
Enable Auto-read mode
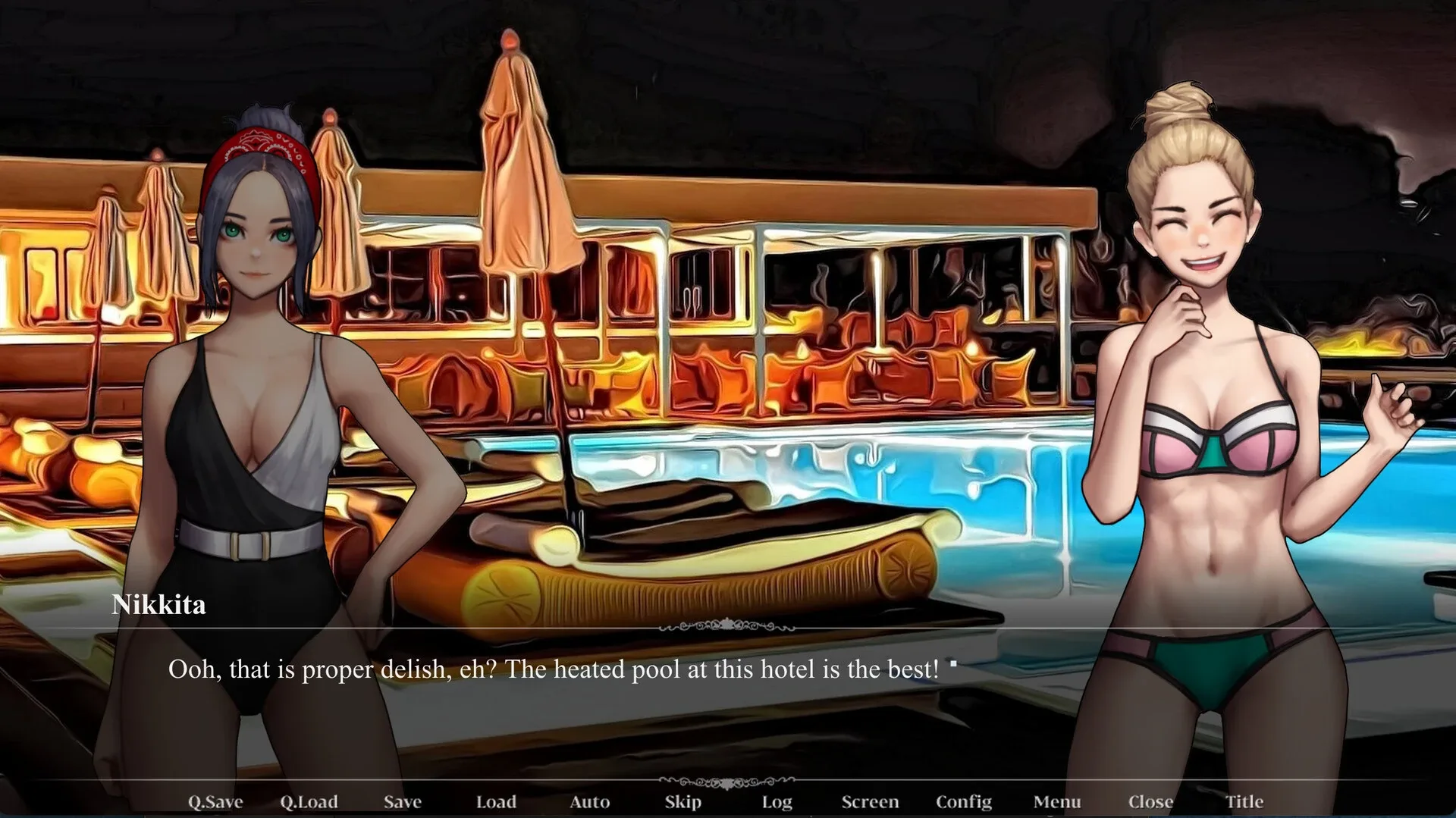(x=591, y=801)
